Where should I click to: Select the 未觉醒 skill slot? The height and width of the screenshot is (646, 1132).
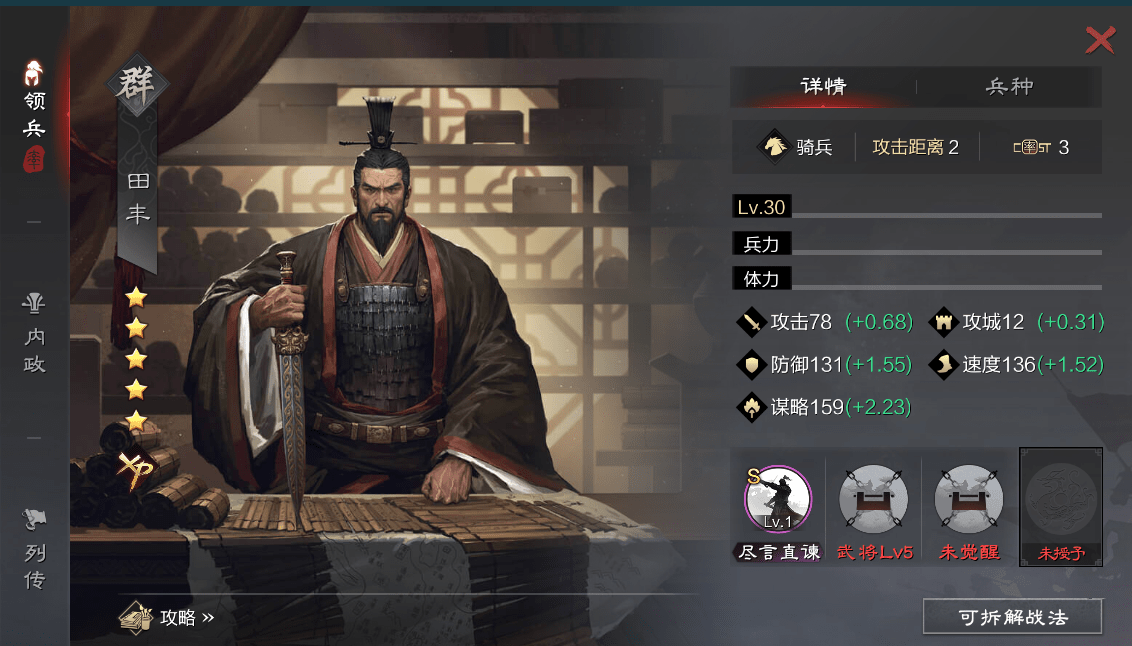[x=969, y=498]
